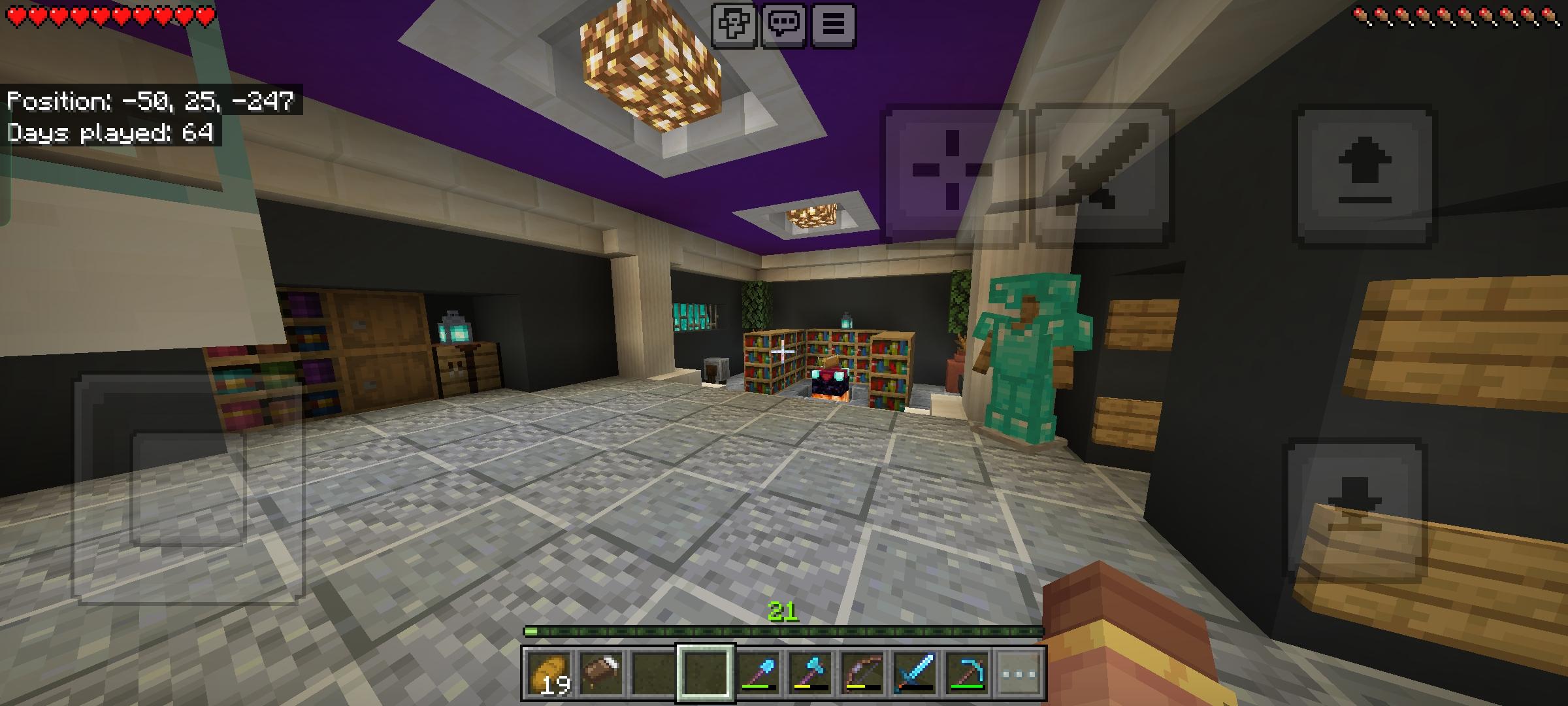The width and height of the screenshot is (1568, 706).
Task: Click the green experience bar showing level 21
Action: (x=784, y=631)
